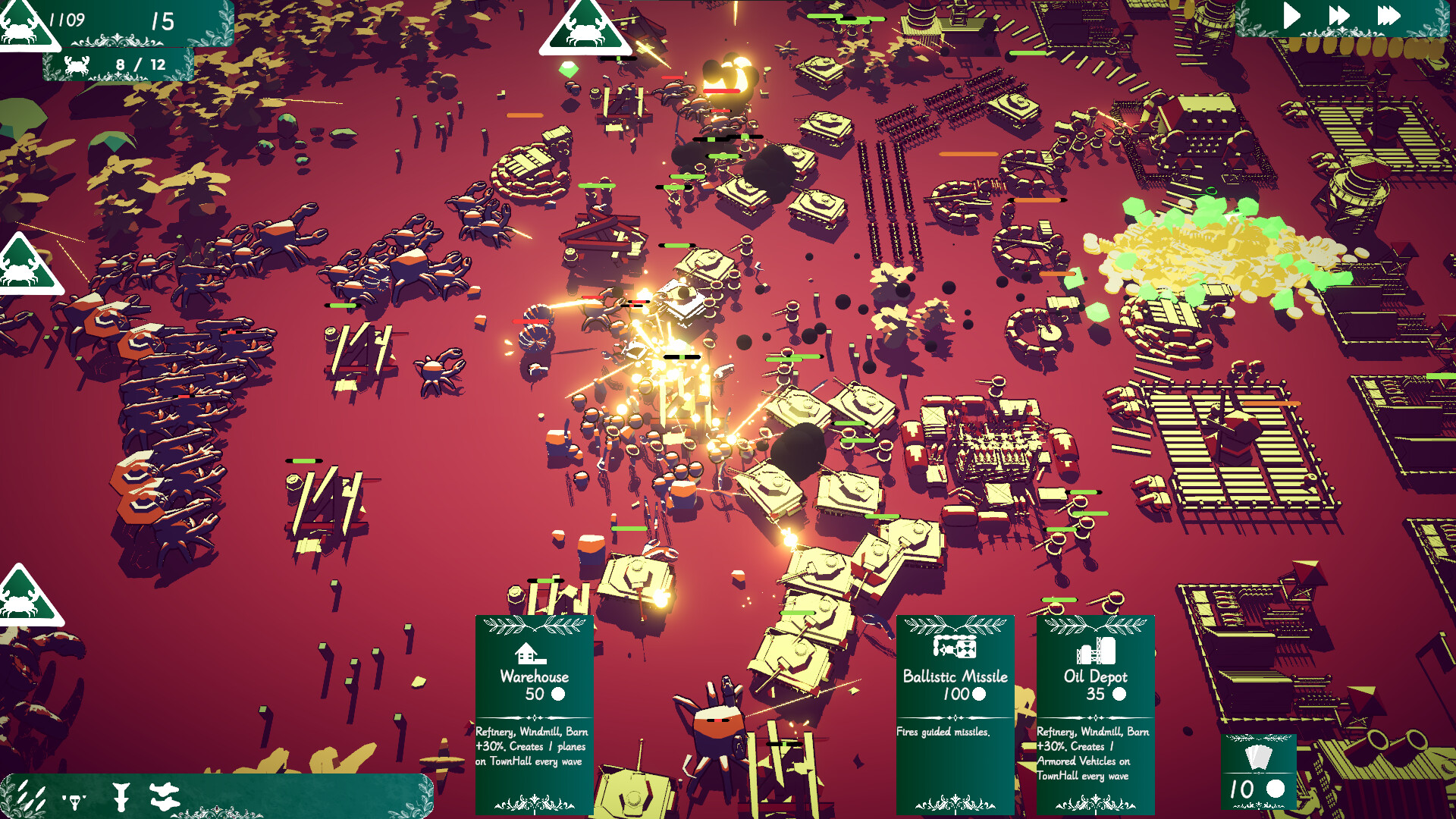Activate the artillery barrage ability
This screenshot has height=819, width=1456.
pos(30,796)
